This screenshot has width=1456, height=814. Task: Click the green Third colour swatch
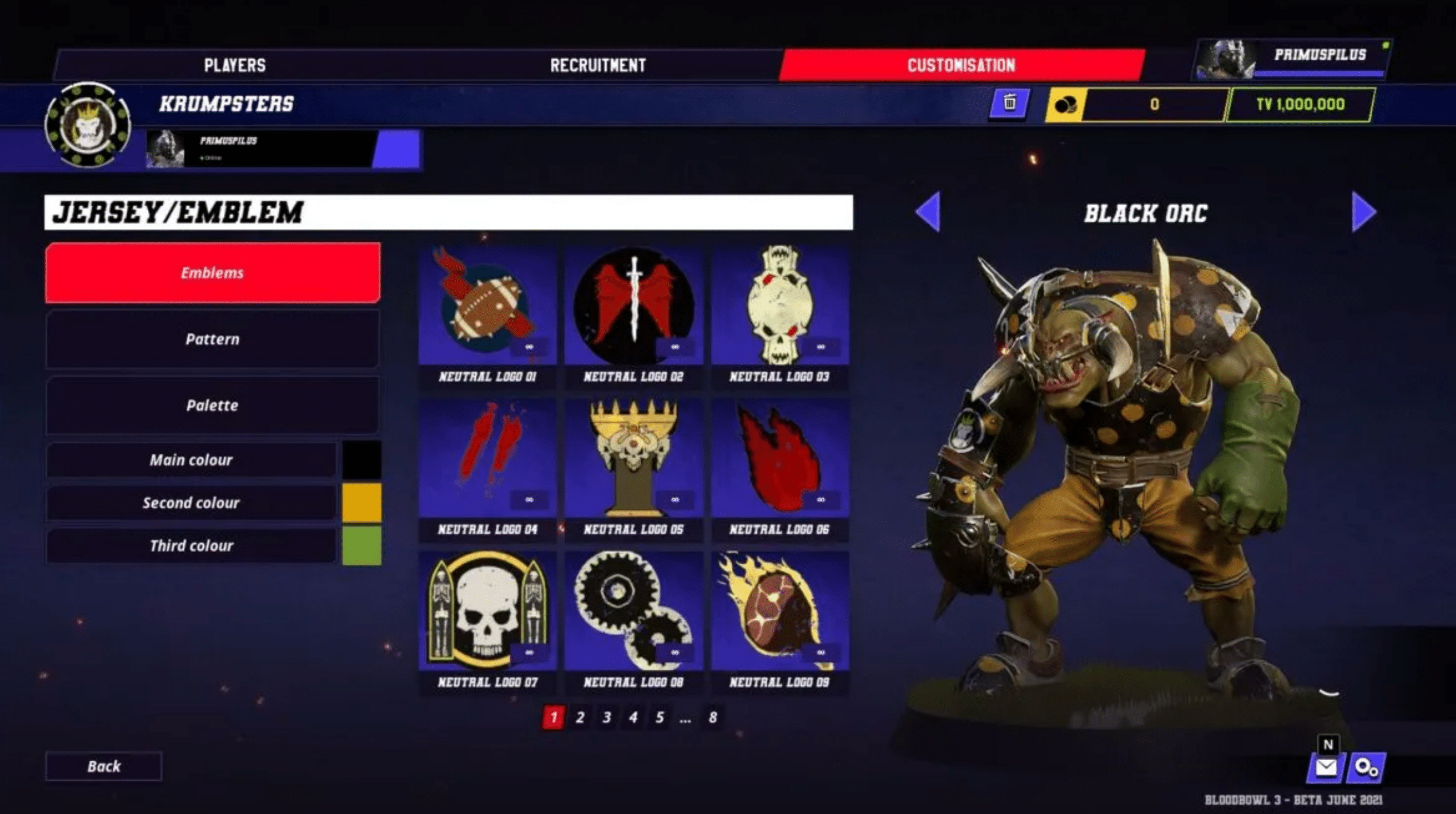point(362,546)
